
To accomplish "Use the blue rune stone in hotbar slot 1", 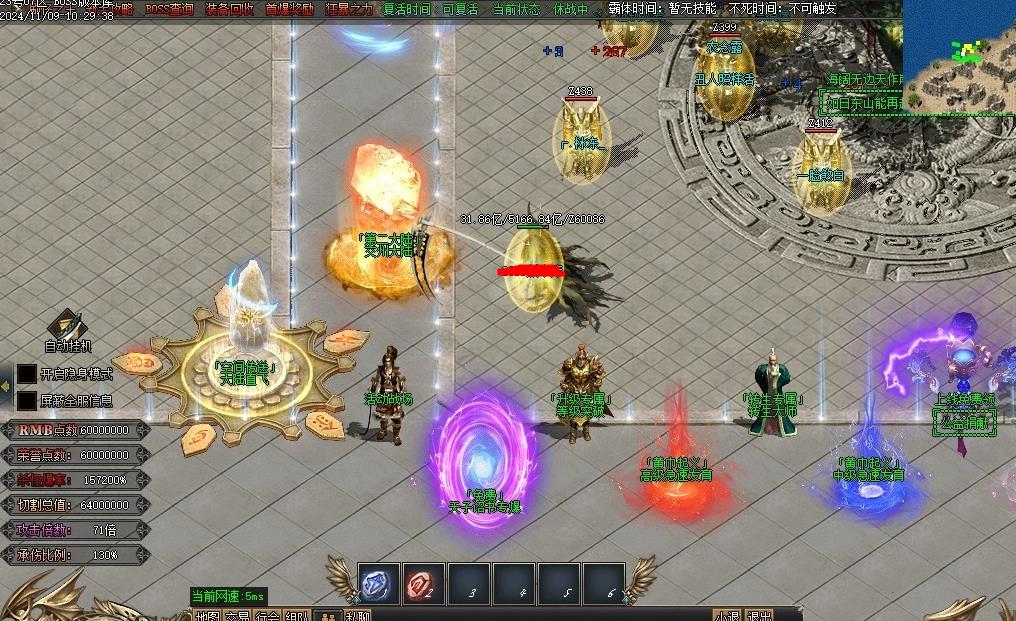I will point(377,585).
